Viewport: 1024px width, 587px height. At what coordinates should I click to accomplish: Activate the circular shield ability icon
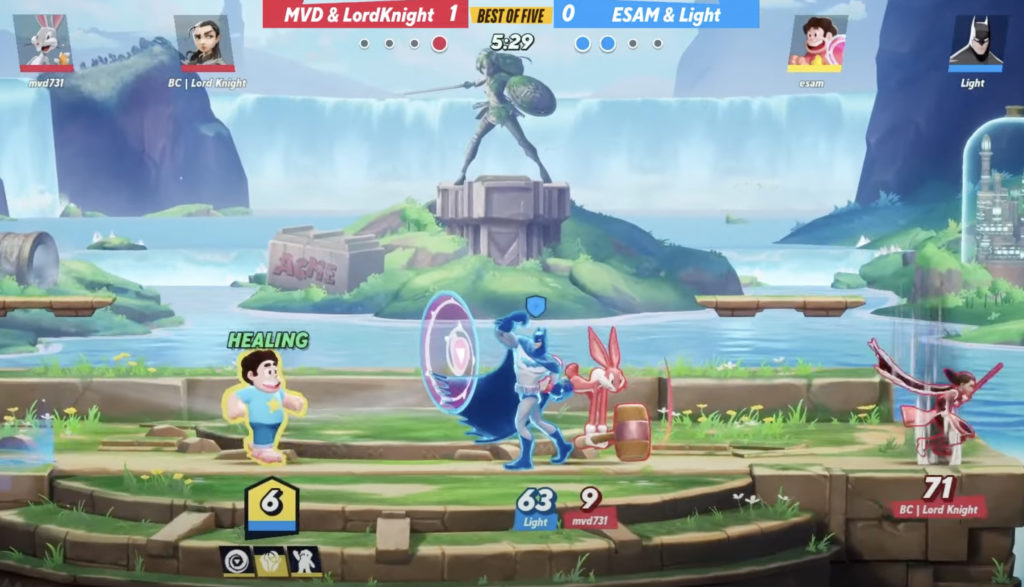point(238,561)
